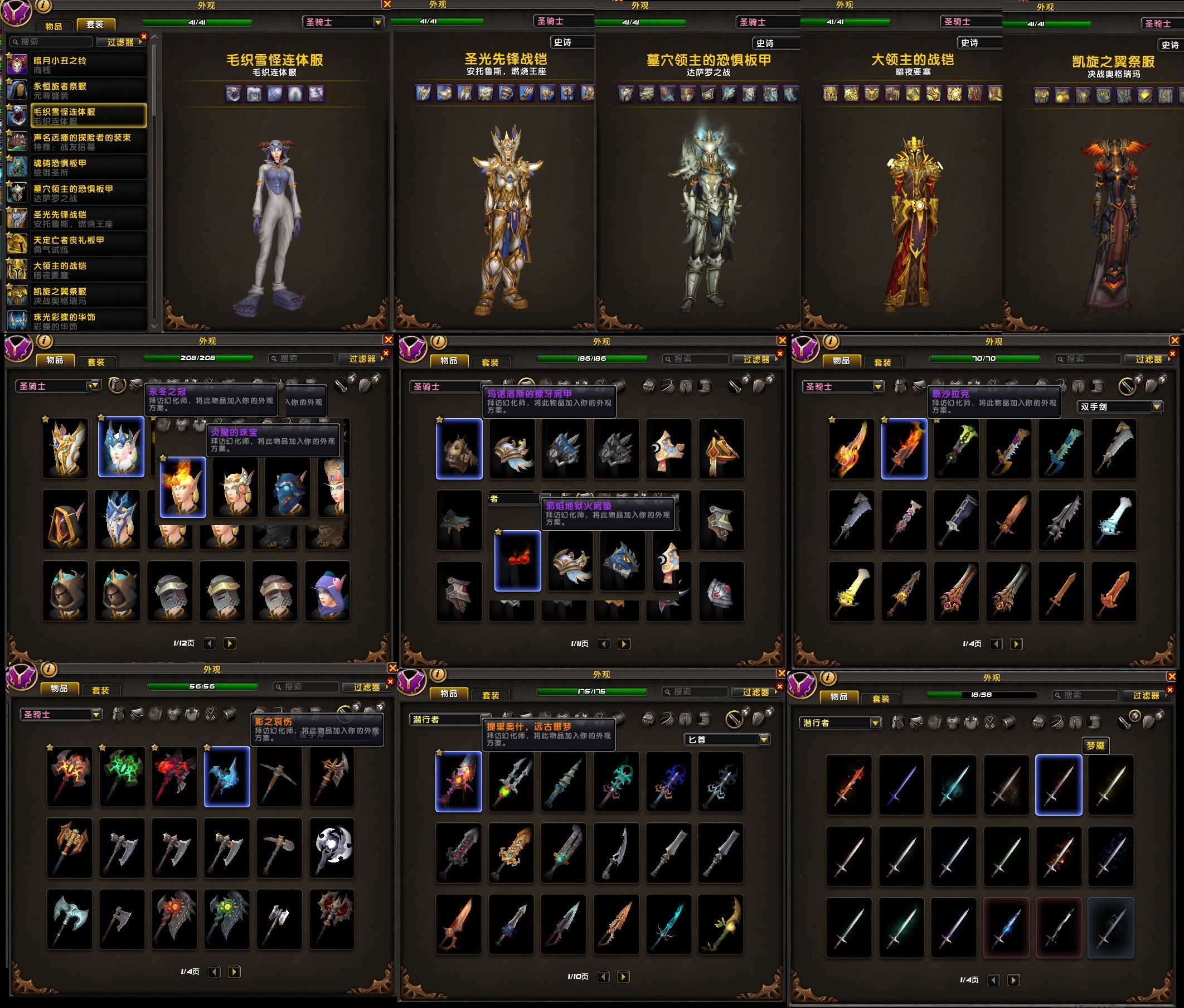Choose the highlighted flaming two-handed sword
Screen dimensions: 1184x1008
point(904,449)
